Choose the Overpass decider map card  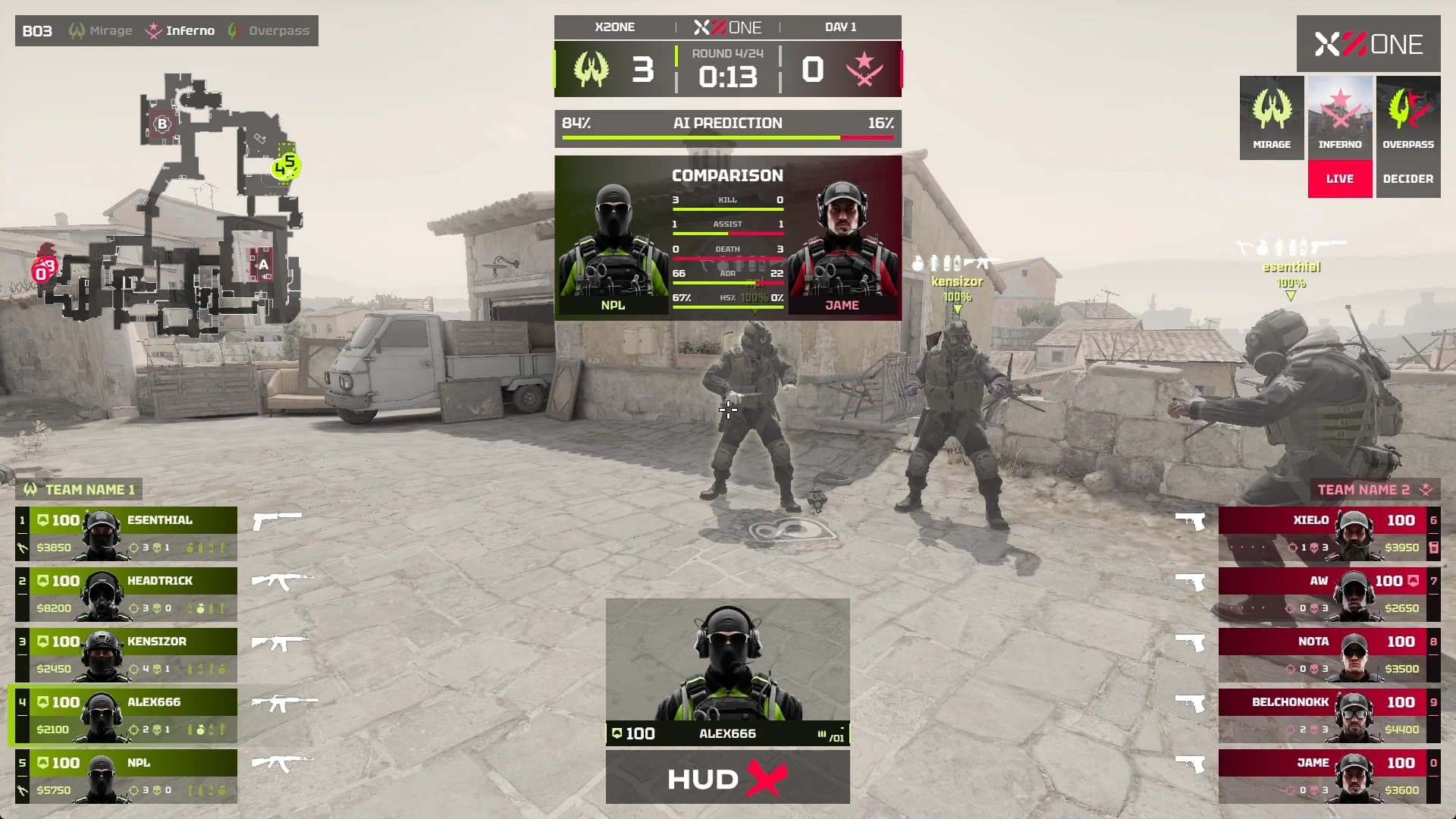pyautogui.click(x=1408, y=136)
